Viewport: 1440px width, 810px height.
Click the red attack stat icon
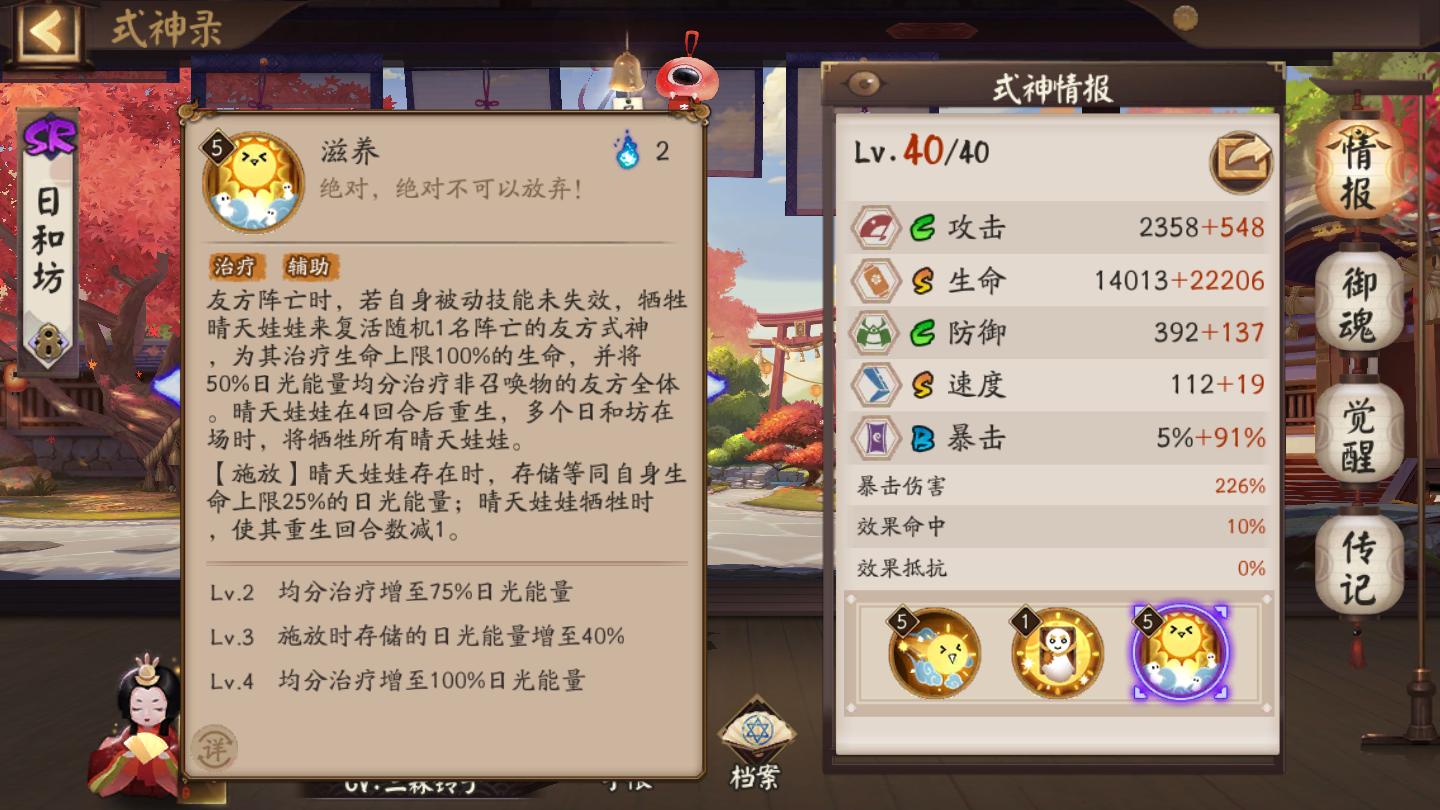875,227
